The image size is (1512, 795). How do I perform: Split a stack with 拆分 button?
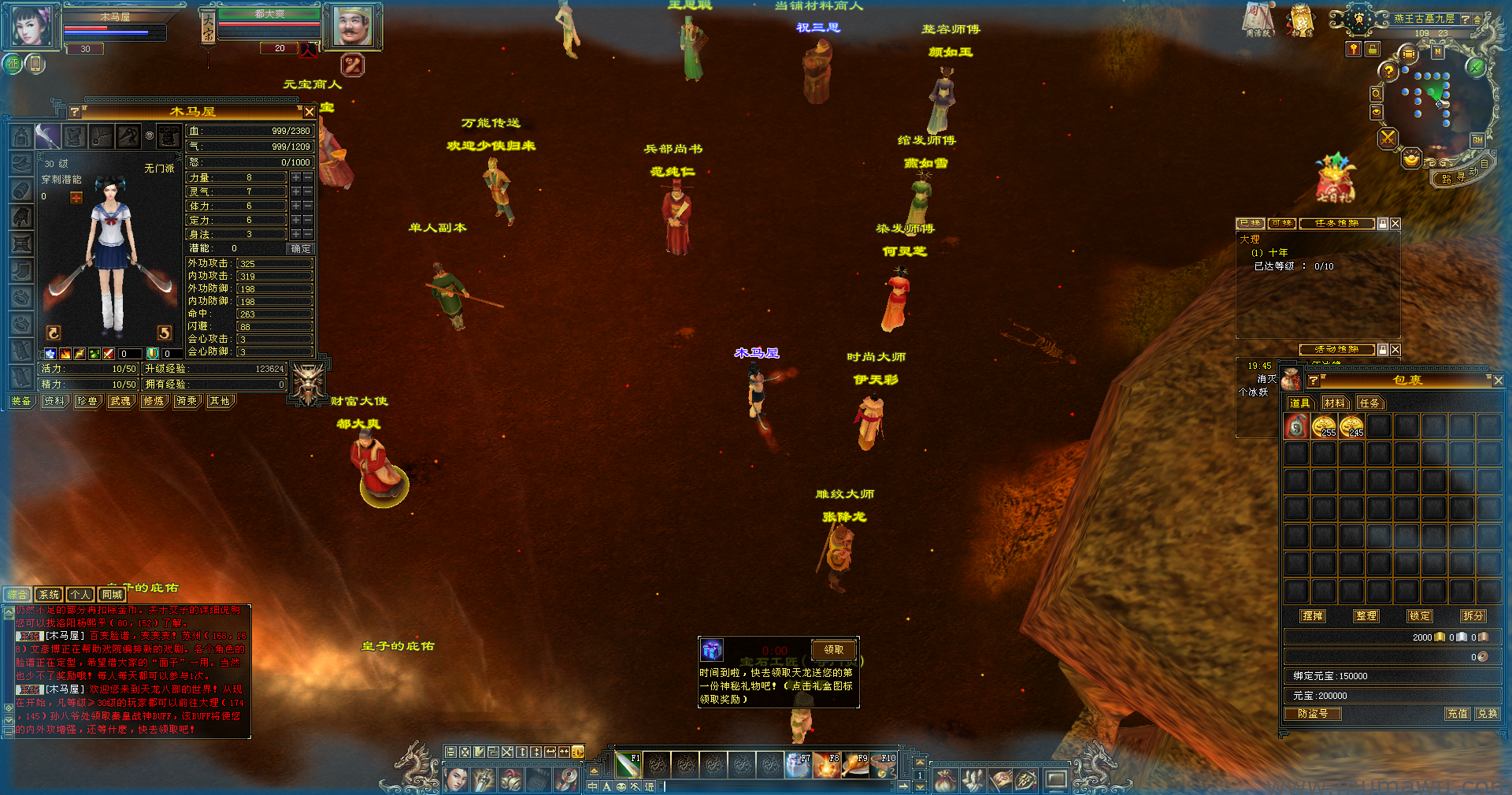click(x=1473, y=616)
